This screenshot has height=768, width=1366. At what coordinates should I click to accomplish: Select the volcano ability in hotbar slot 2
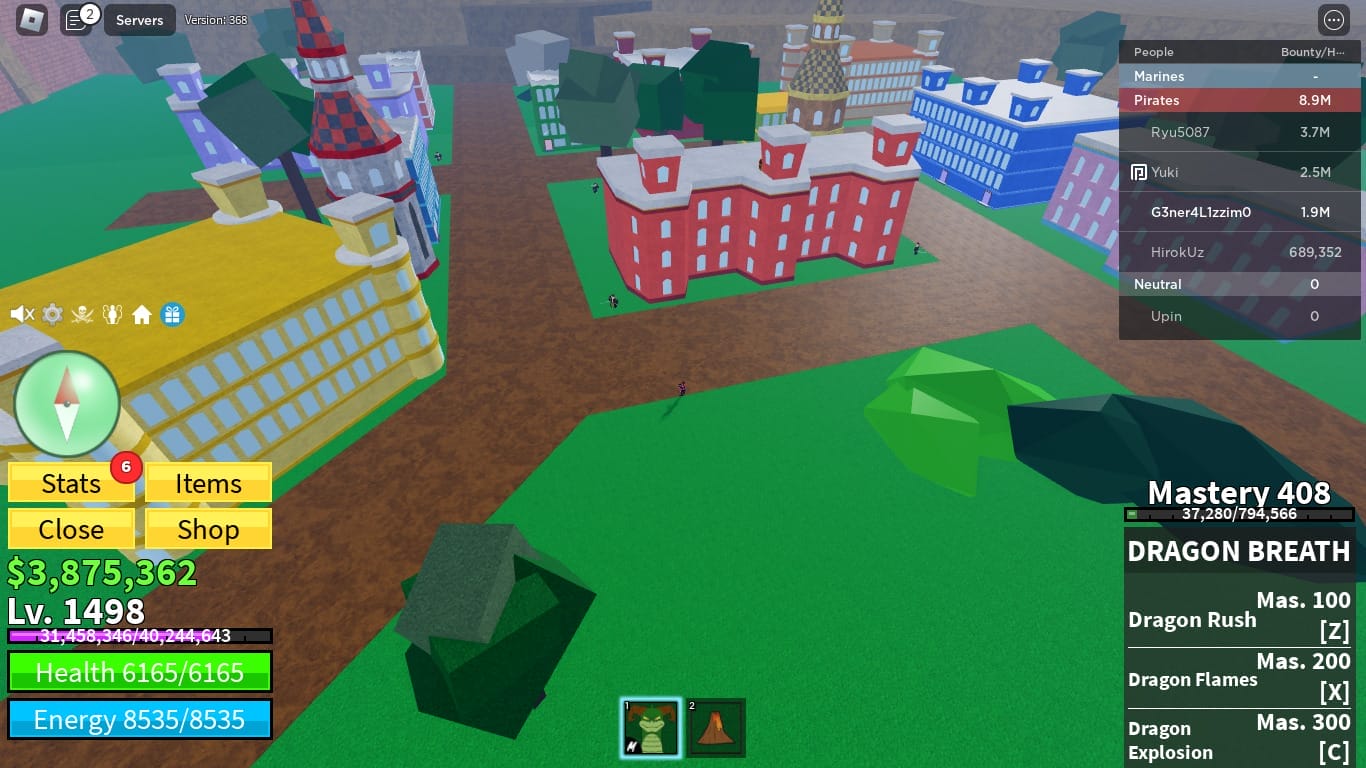pyautogui.click(x=717, y=727)
